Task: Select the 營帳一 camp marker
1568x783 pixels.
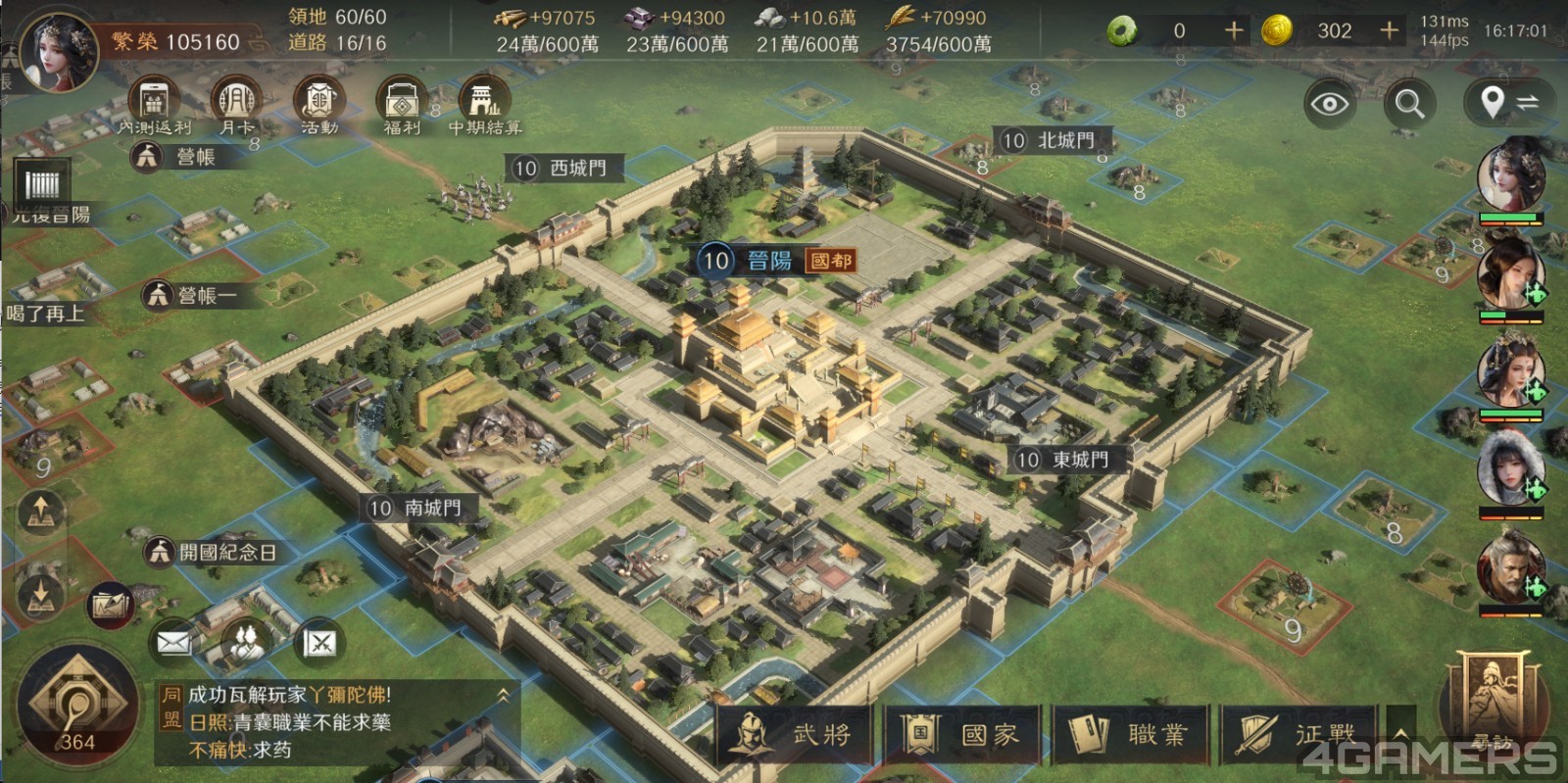Action: tap(192, 294)
